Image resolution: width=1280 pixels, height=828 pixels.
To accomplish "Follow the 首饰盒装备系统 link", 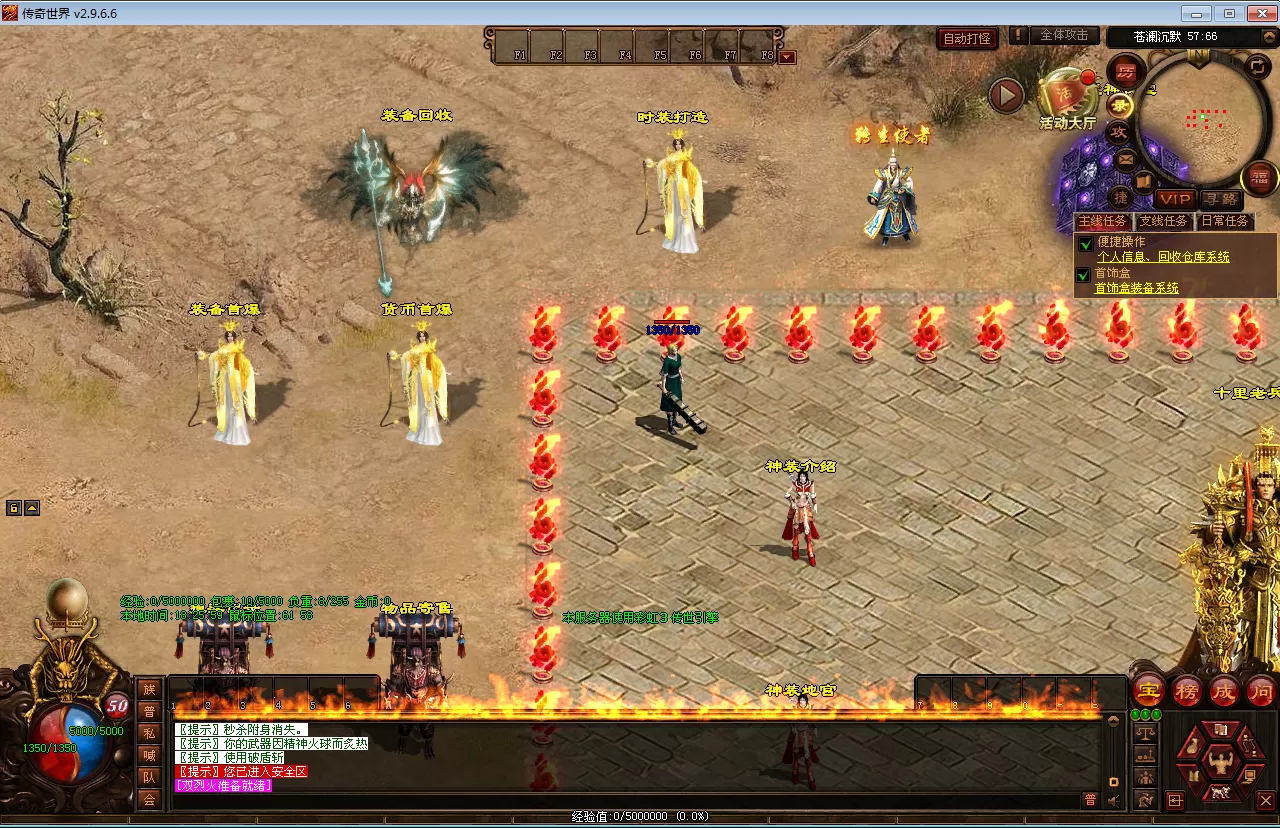I will [x=1136, y=288].
